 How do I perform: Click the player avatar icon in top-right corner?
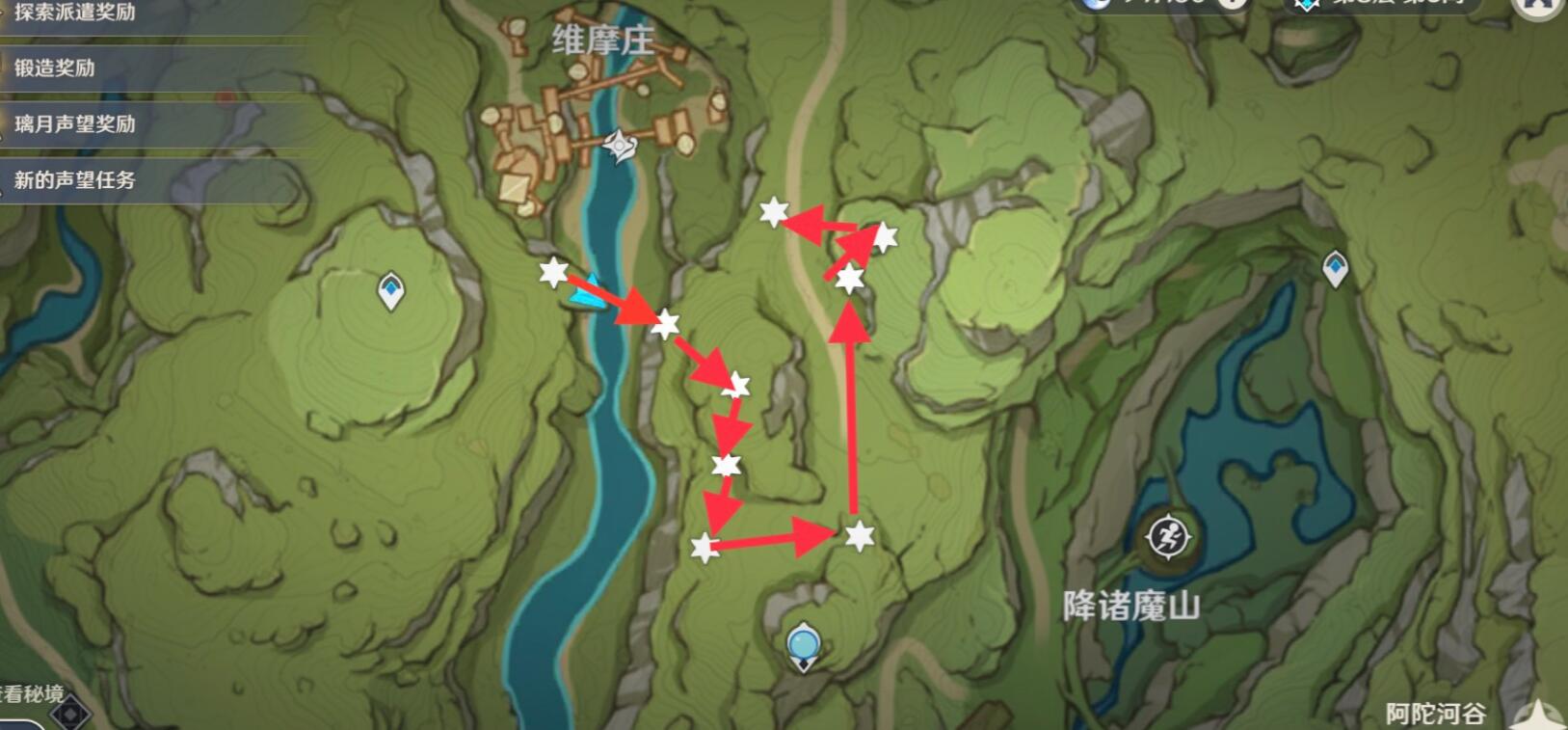pos(1536,8)
